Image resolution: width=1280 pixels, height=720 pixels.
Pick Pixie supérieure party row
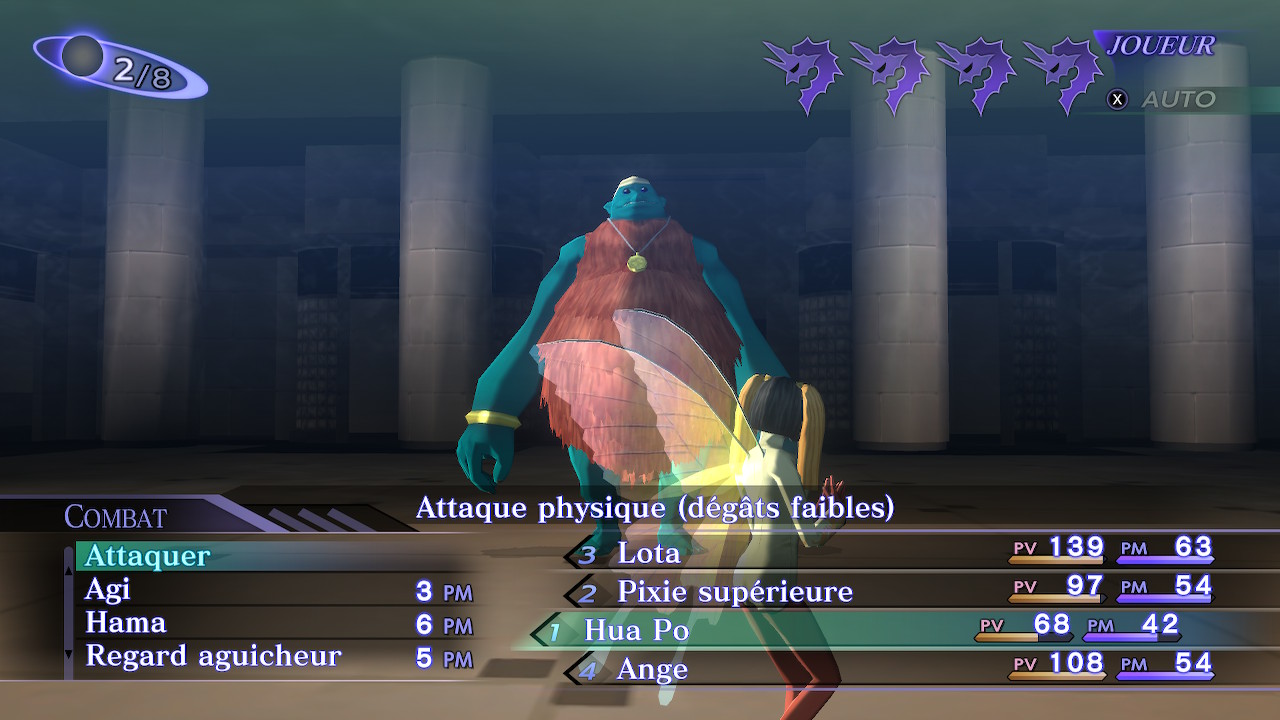click(x=734, y=591)
